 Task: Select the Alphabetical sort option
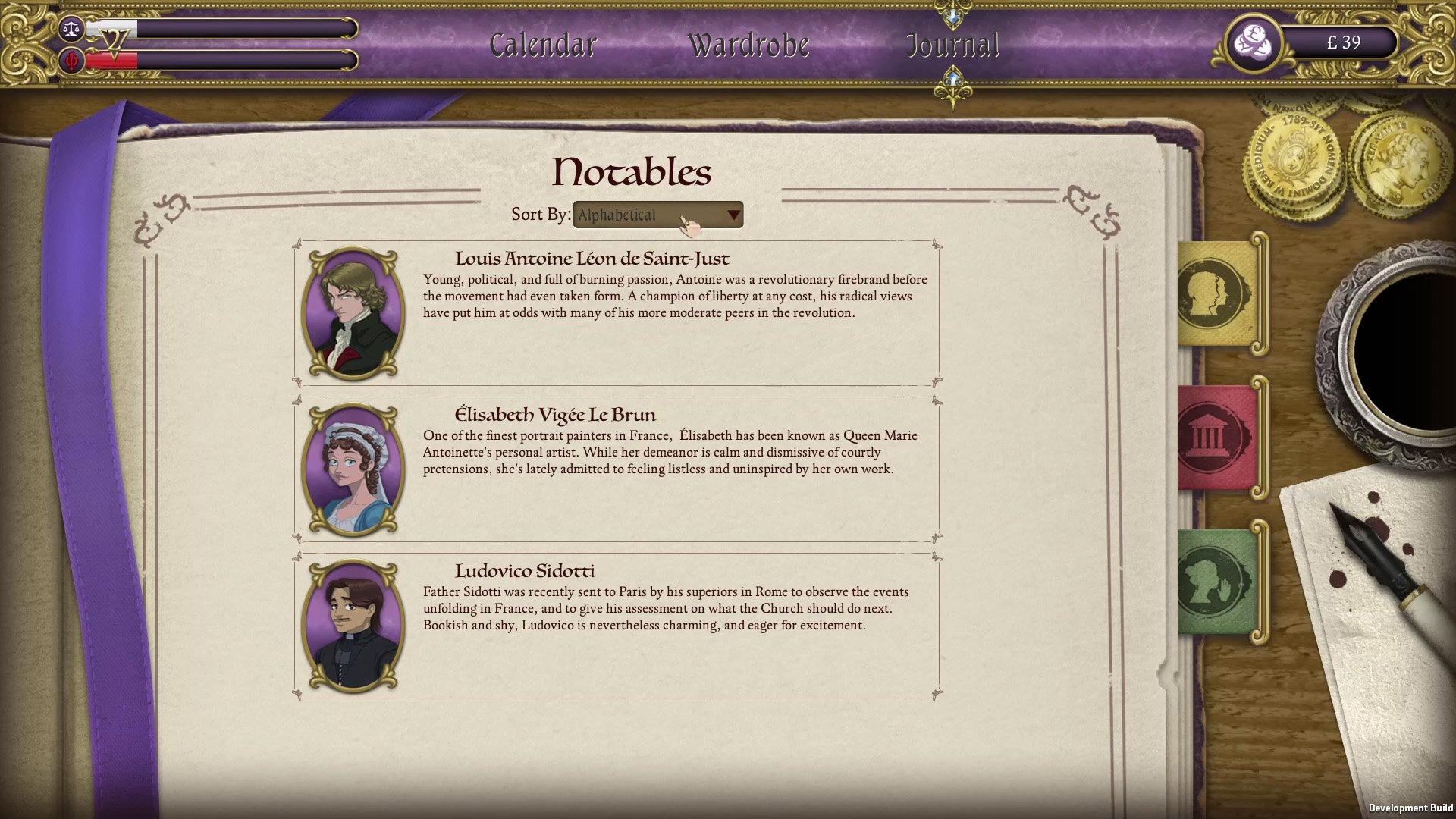click(617, 215)
